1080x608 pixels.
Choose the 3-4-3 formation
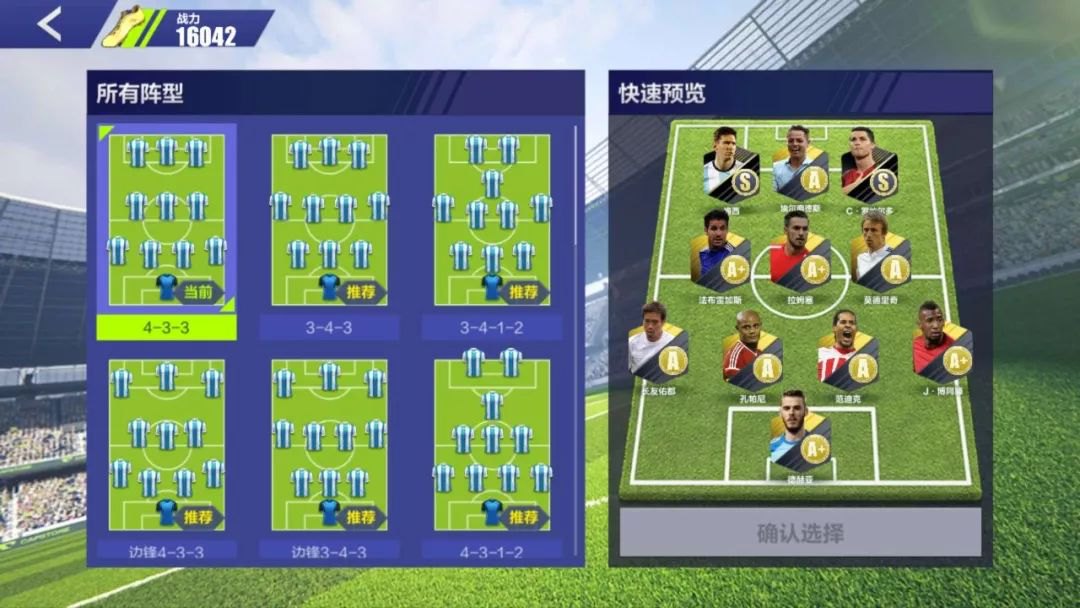coord(329,217)
